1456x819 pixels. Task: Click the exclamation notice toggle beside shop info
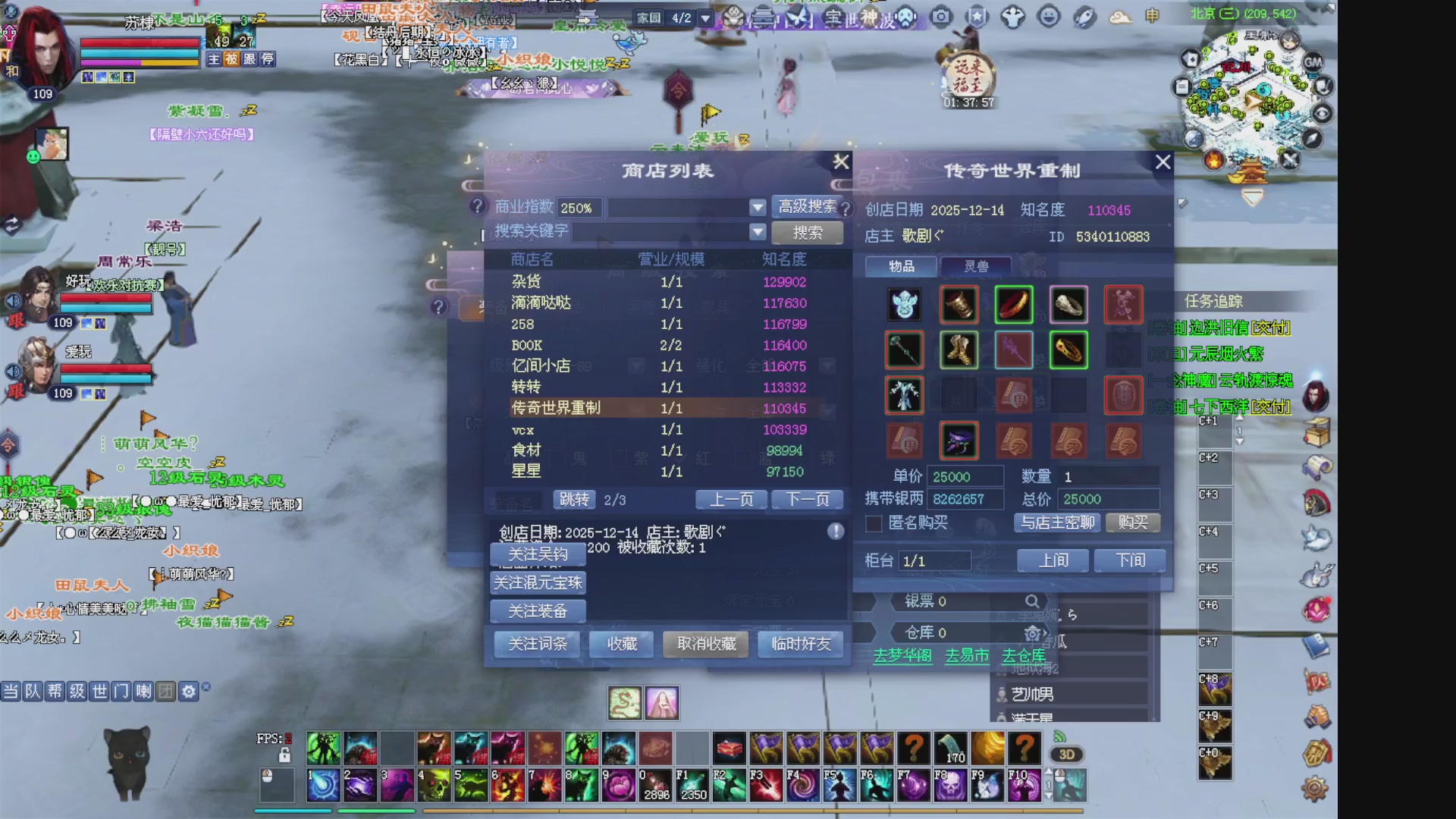tap(835, 531)
